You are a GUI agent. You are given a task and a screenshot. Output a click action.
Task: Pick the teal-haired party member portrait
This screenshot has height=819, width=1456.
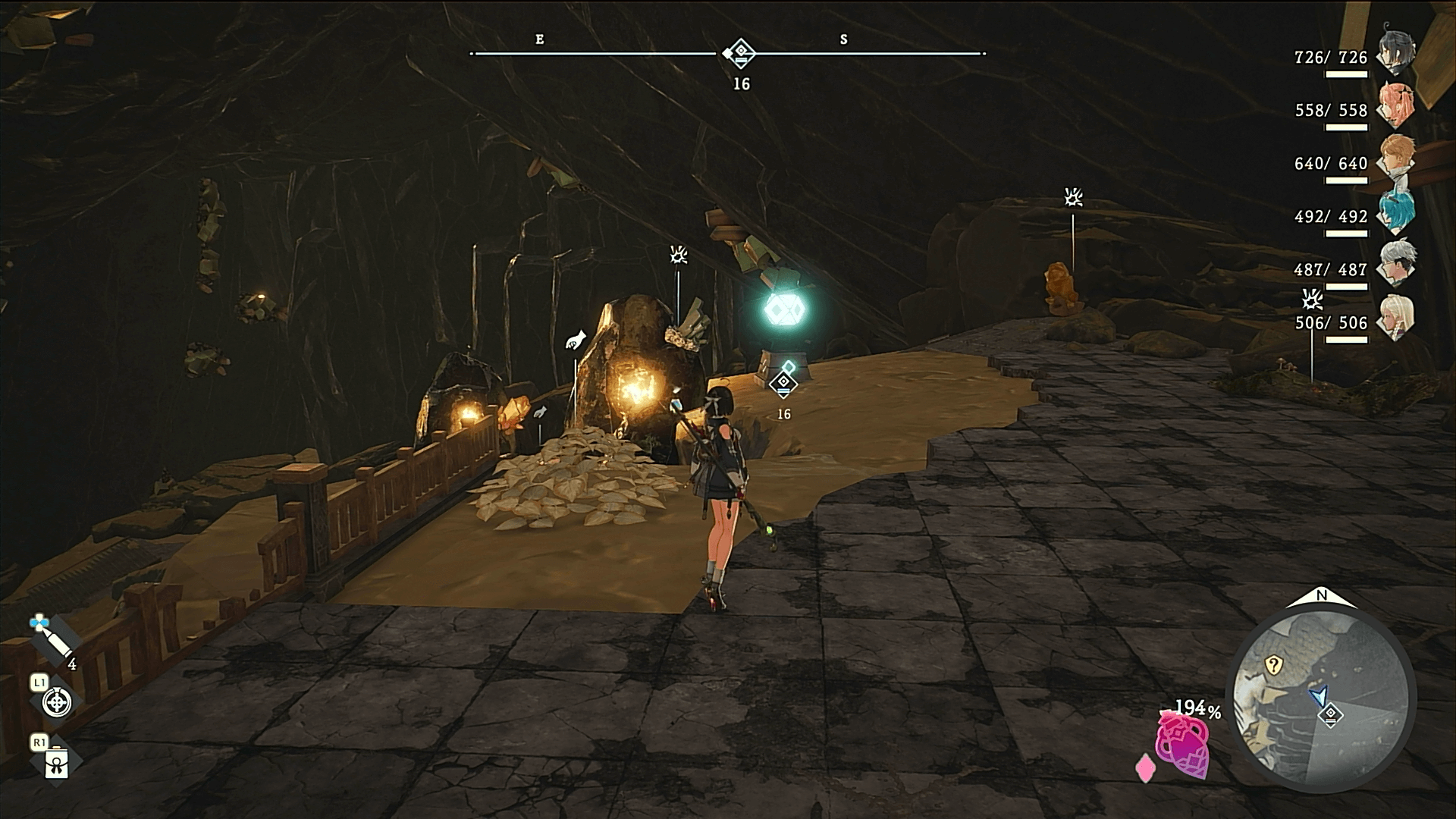(x=1397, y=212)
